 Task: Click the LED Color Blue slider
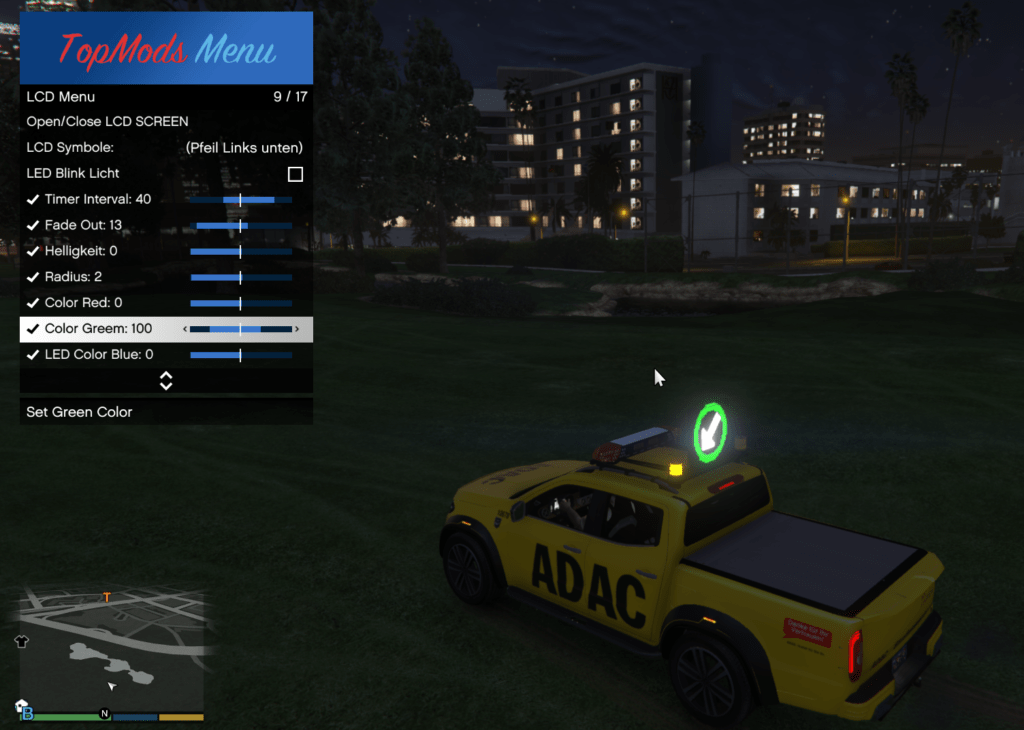point(241,355)
